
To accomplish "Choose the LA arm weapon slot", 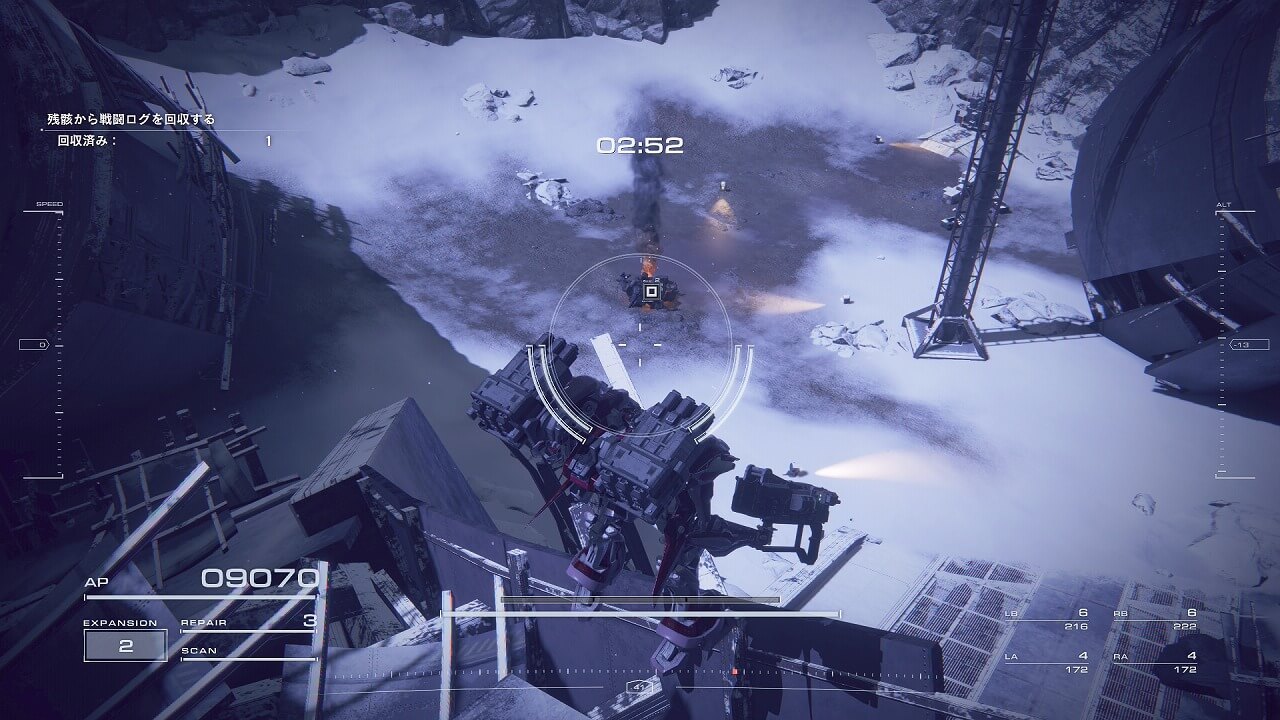I will pyautogui.click(x=1047, y=661).
